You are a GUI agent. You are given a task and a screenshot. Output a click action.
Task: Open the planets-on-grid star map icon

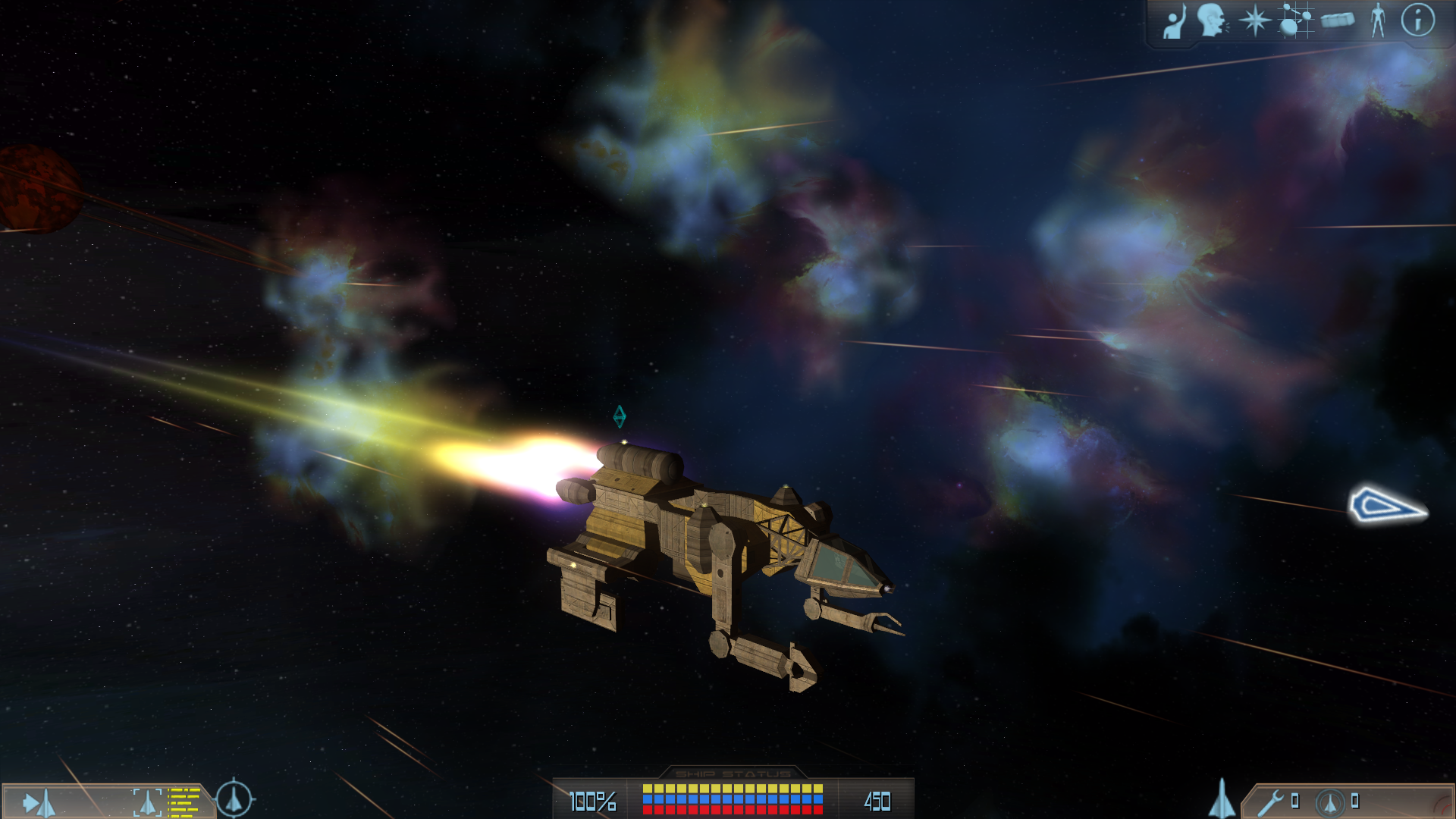pyautogui.click(x=1295, y=20)
